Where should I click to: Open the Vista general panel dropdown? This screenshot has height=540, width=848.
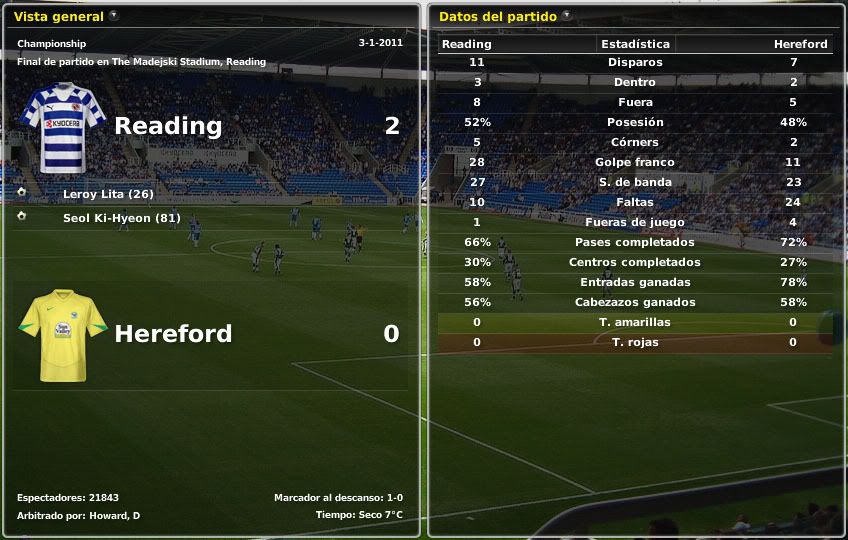113,16
